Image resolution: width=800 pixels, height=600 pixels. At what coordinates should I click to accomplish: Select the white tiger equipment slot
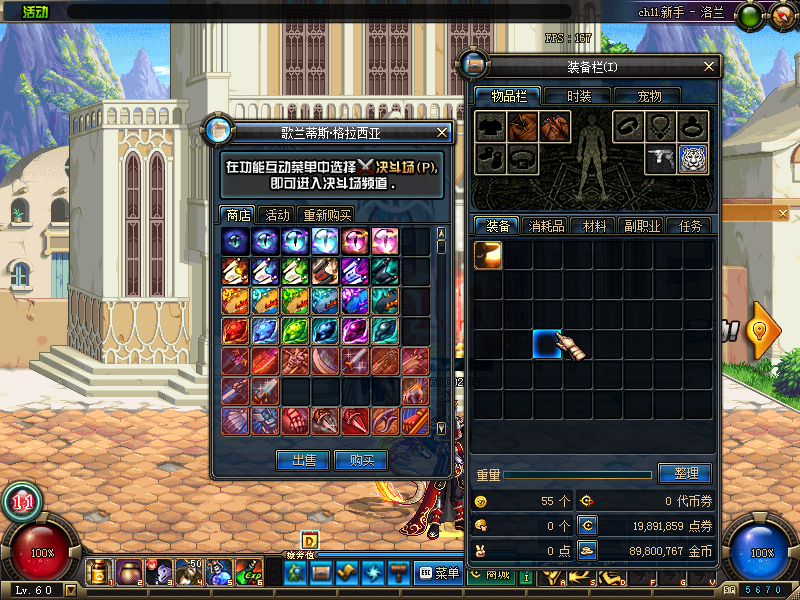(x=693, y=159)
